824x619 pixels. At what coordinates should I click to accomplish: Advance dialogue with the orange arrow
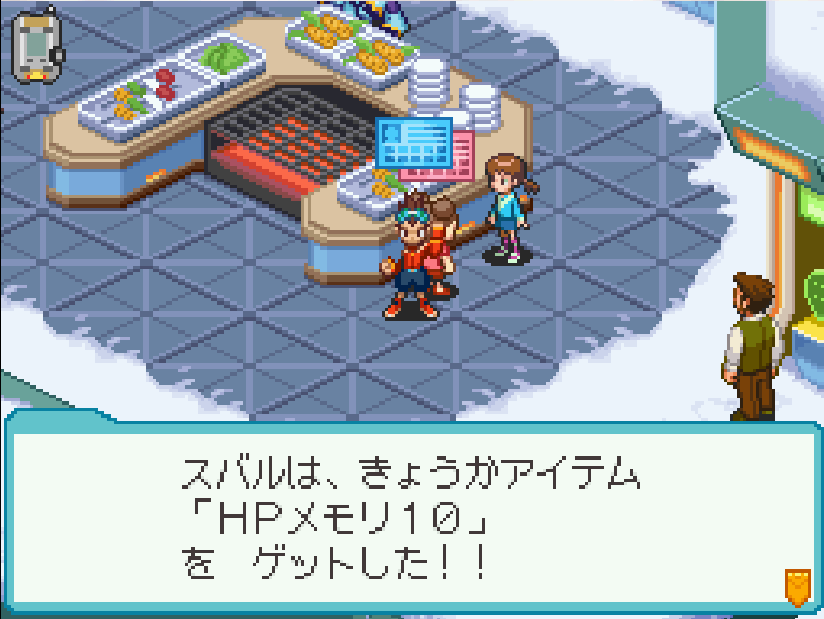796,586
